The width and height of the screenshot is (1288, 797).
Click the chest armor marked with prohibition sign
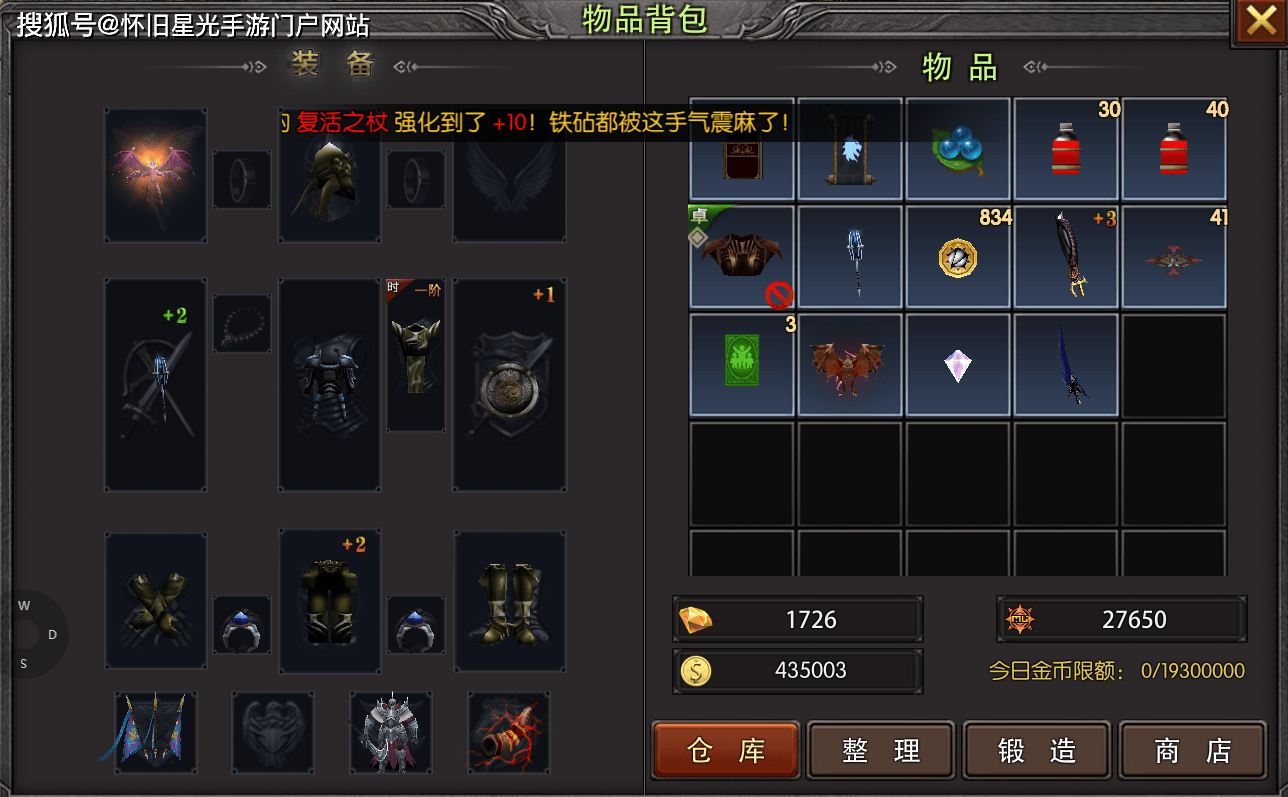coord(741,256)
